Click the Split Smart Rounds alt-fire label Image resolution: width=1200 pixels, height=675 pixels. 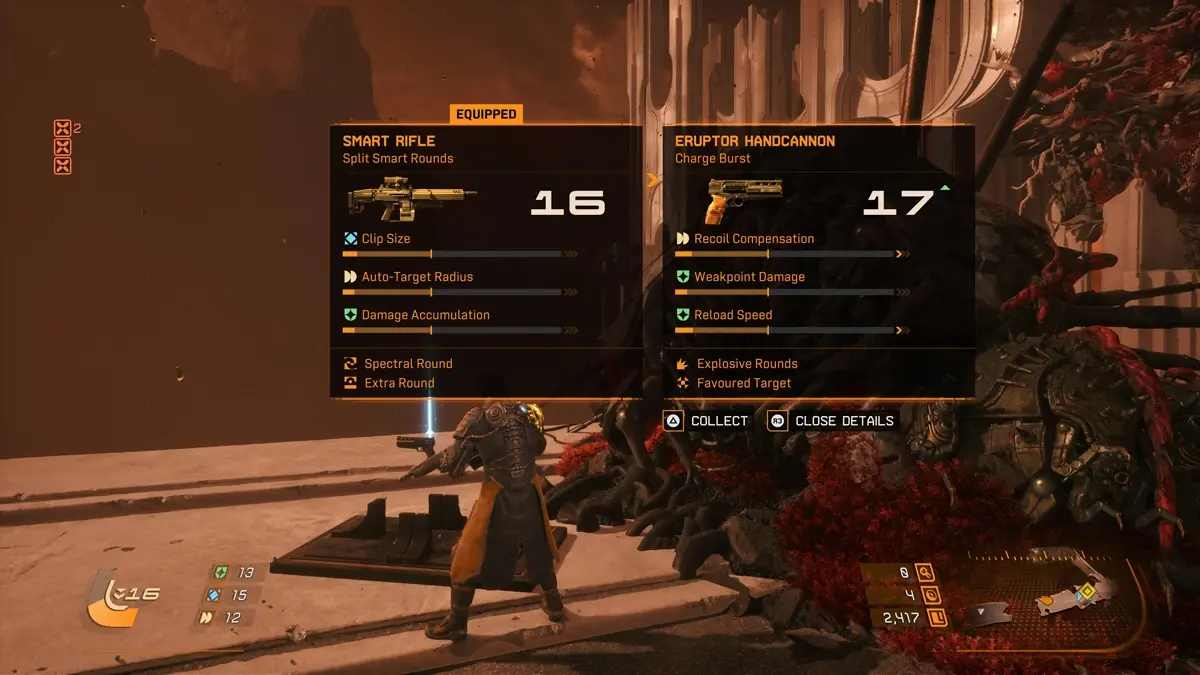coord(398,159)
